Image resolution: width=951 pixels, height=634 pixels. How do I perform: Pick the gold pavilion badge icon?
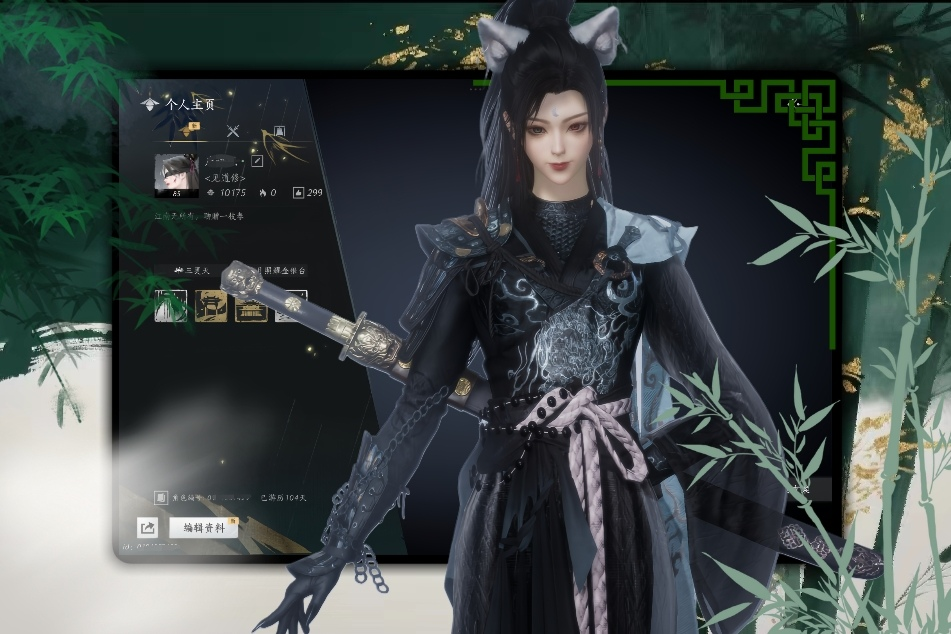[249, 306]
